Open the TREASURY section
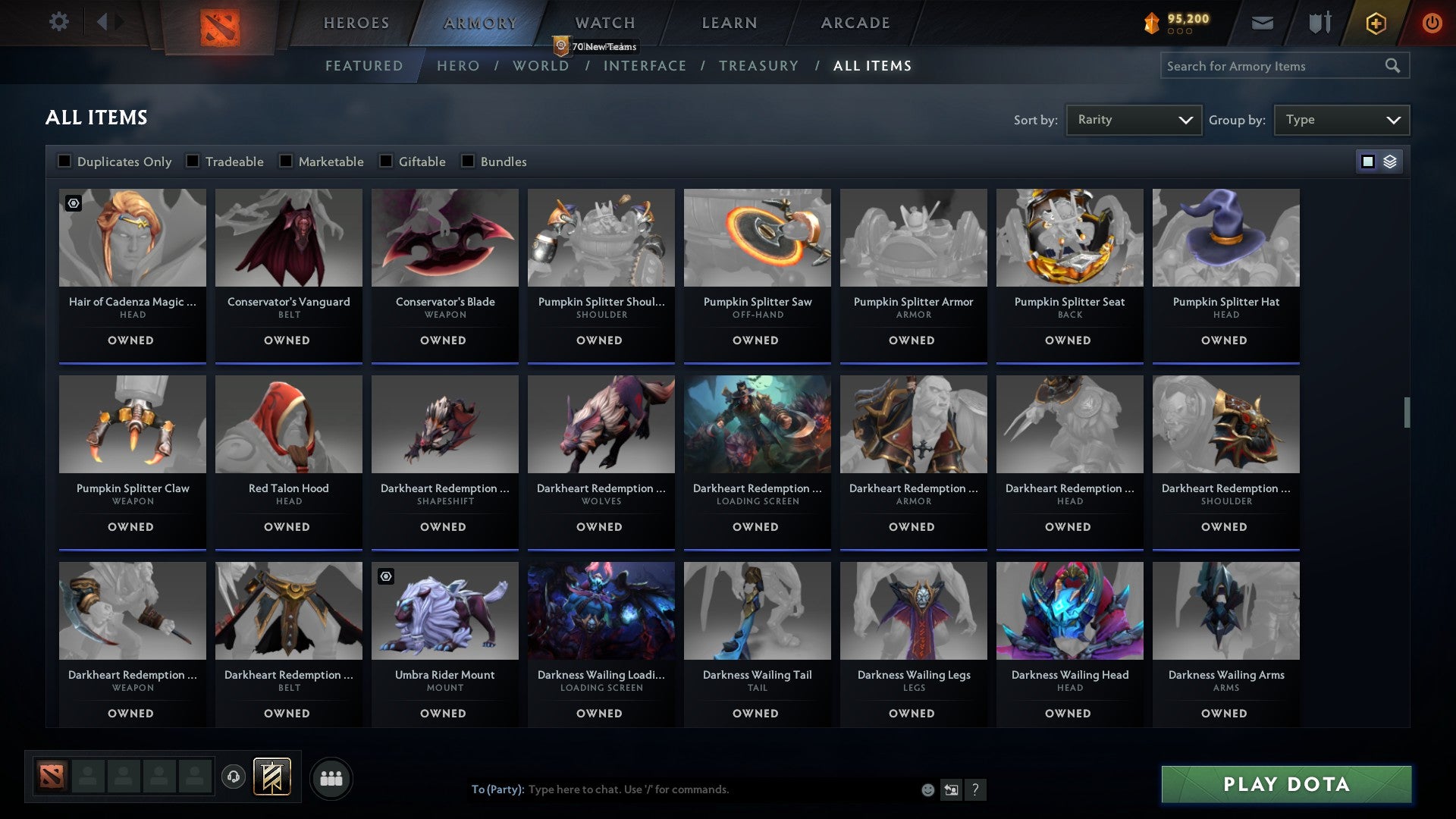Image resolution: width=1456 pixels, height=819 pixels. (x=758, y=65)
